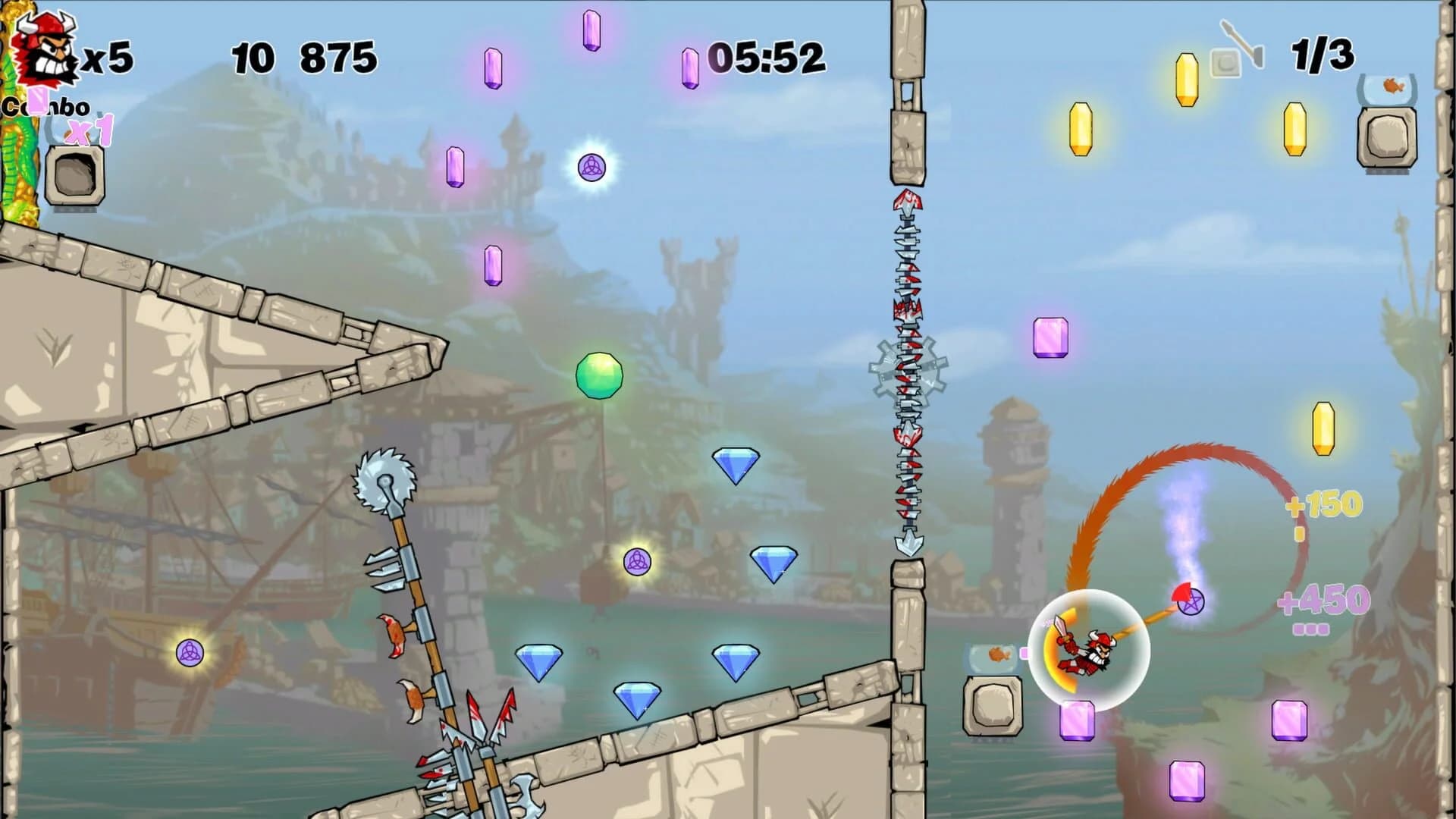Click the viking character in the bubble
The image size is (1456, 819).
point(1088,654)
